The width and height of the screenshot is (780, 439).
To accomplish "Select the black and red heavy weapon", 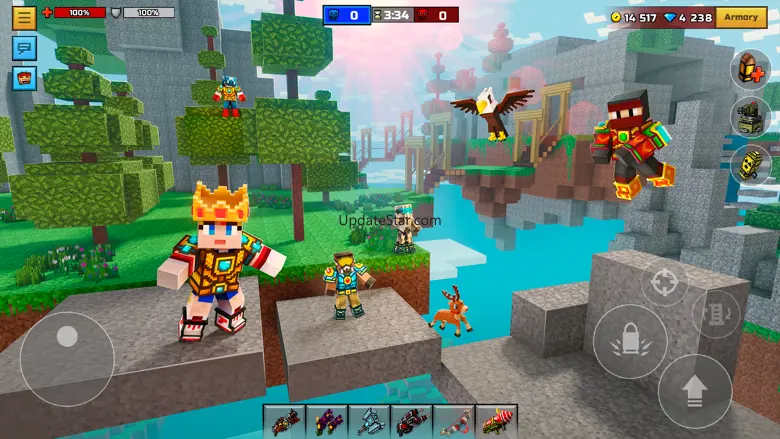I will pos(411,421).
